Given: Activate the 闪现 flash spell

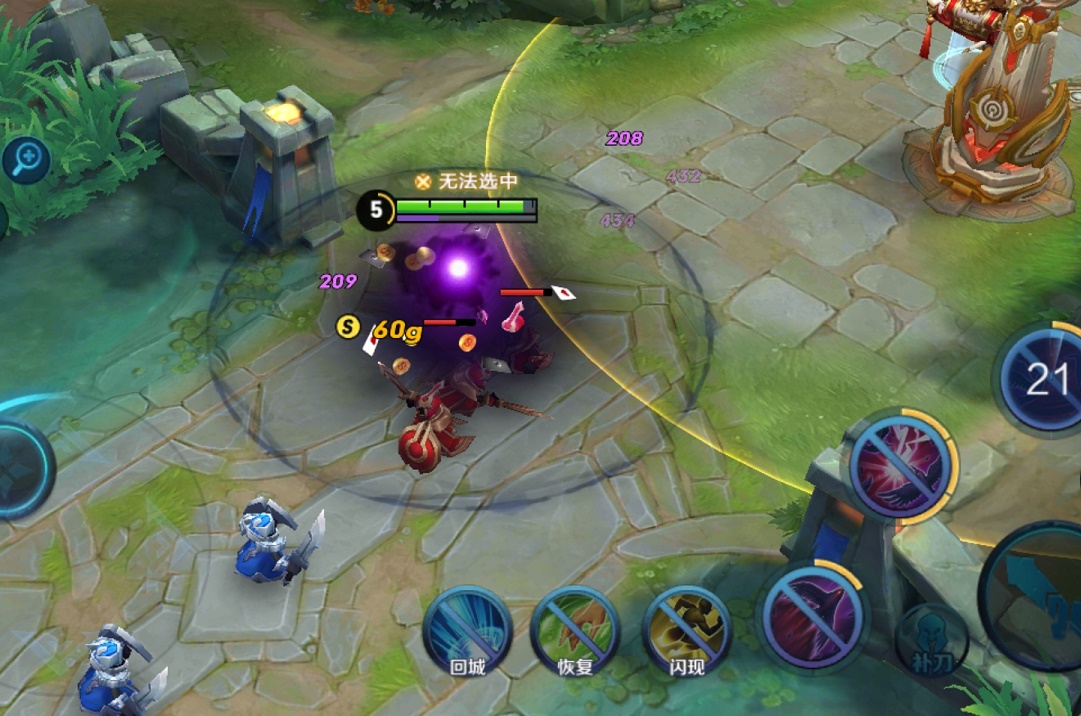Looking at the screenshot, I should [x=686, y=629].
